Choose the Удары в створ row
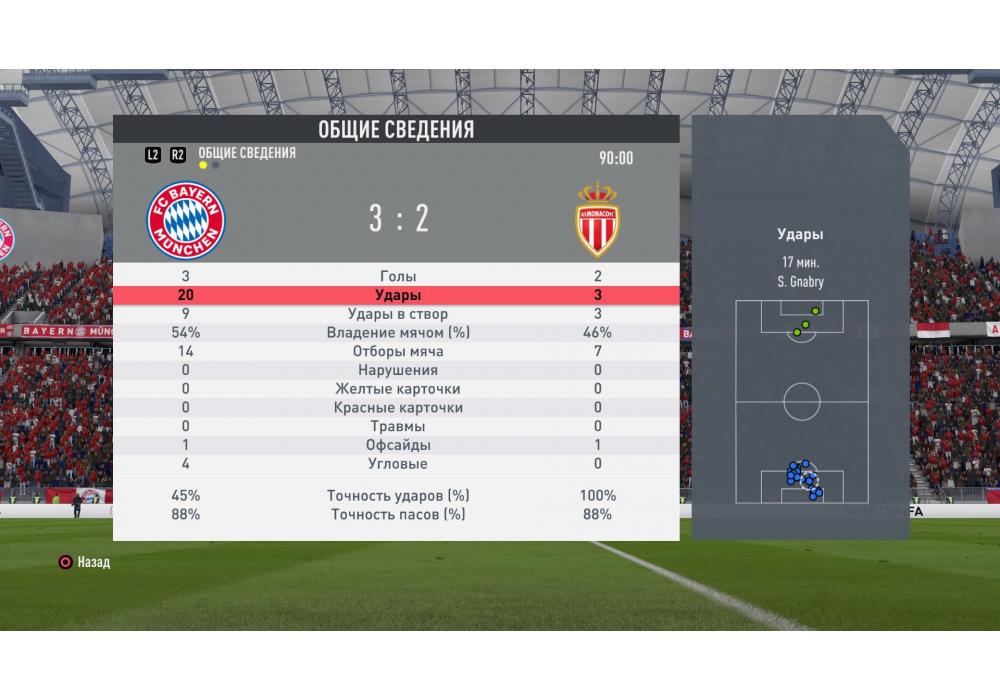This screenshot has width=1000, height=700. tap(397, 314)
